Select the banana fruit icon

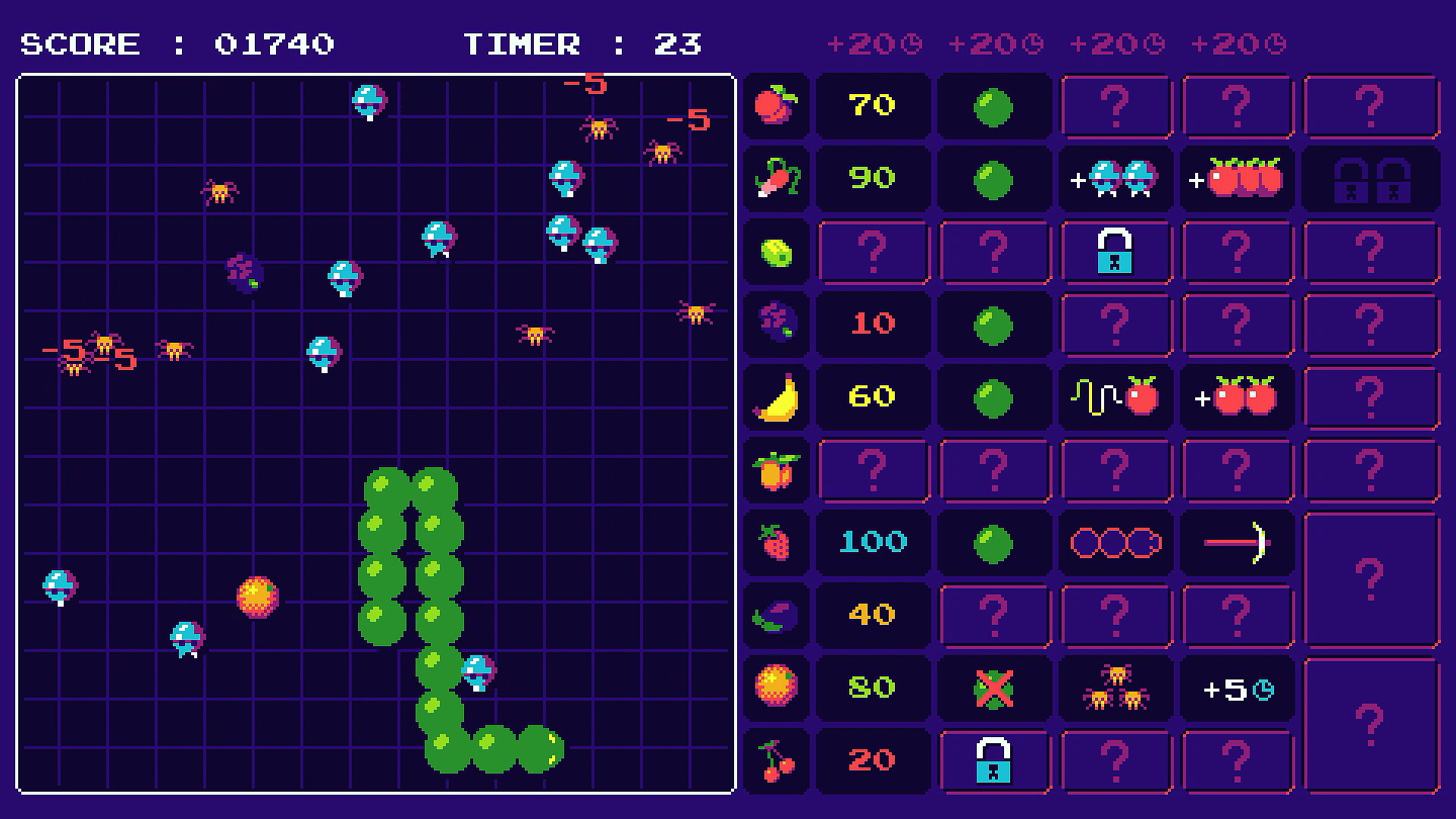(x=776, y=395)
